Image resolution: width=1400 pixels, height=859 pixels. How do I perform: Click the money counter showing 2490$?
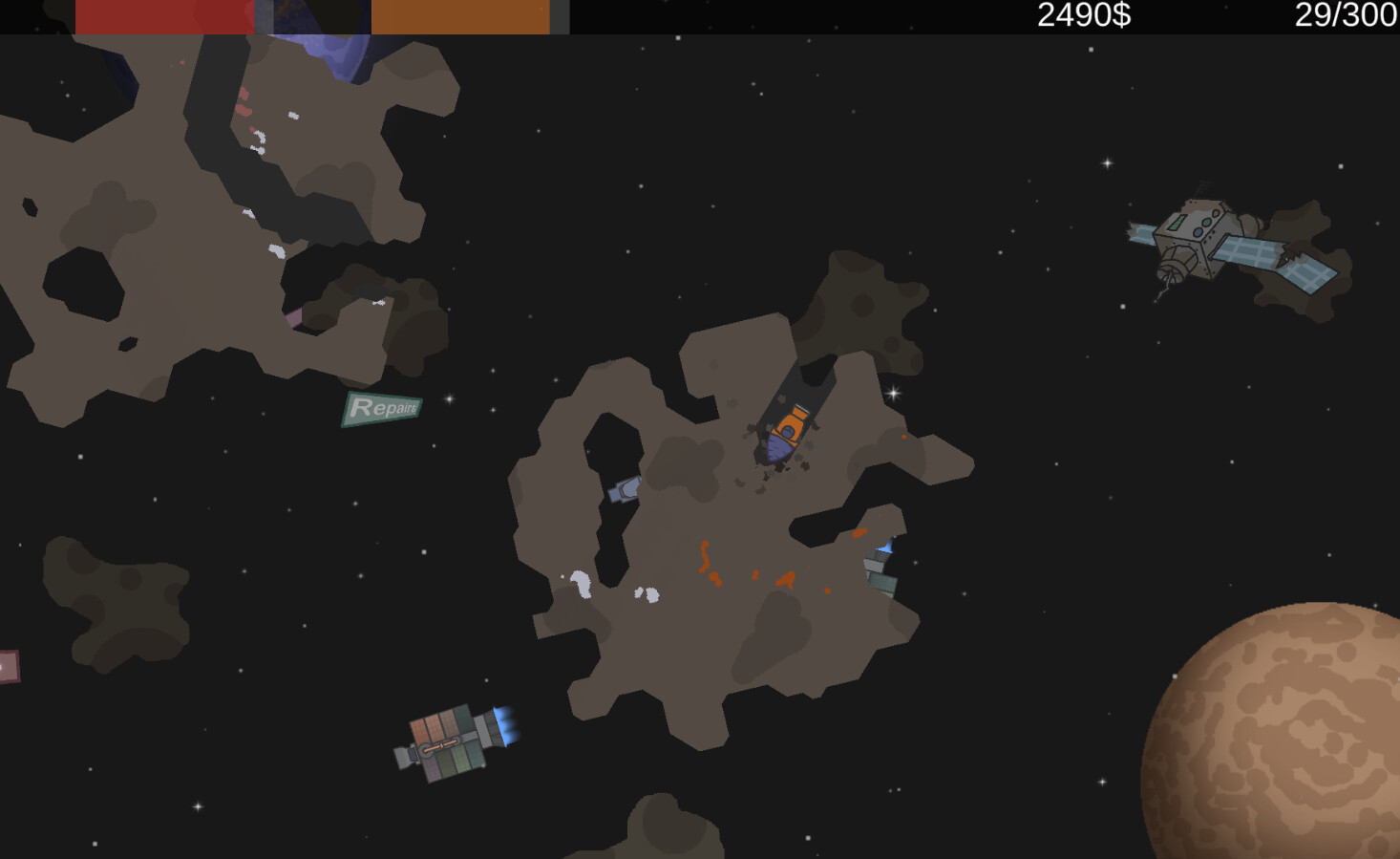[x=1083, y=14]
